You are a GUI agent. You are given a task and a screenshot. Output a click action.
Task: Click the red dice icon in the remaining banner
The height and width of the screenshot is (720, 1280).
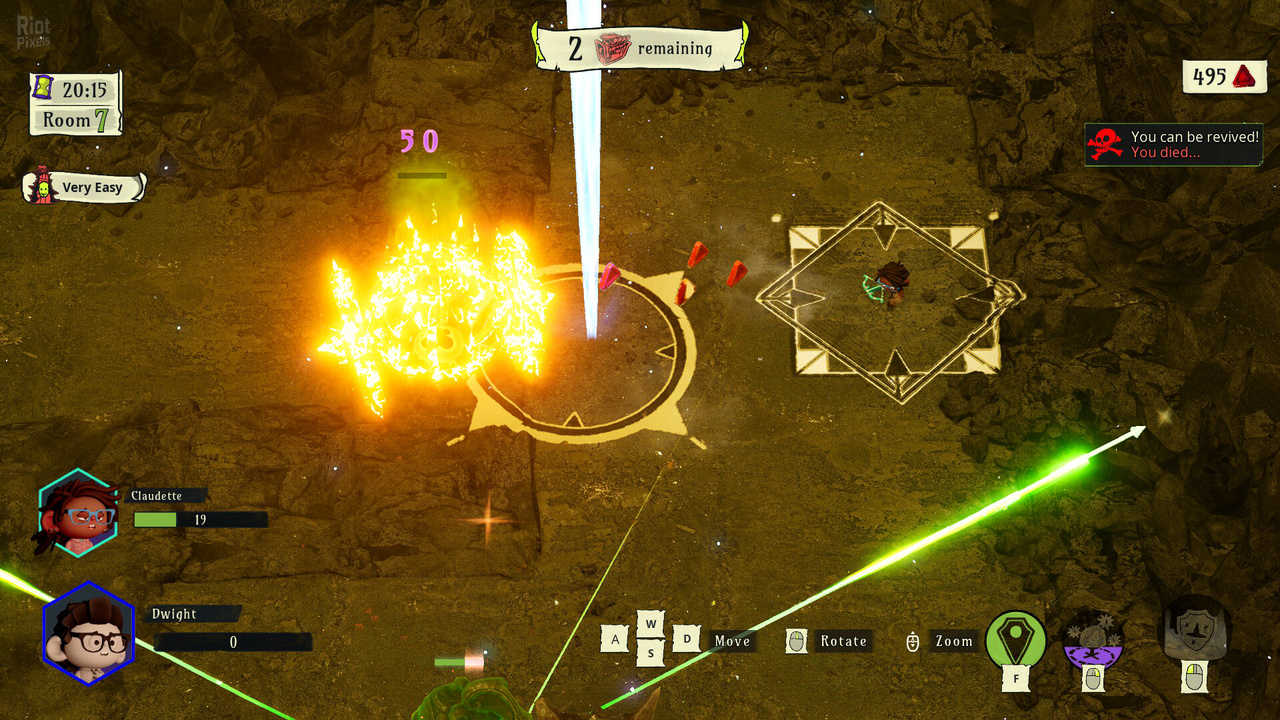(614, 47)
